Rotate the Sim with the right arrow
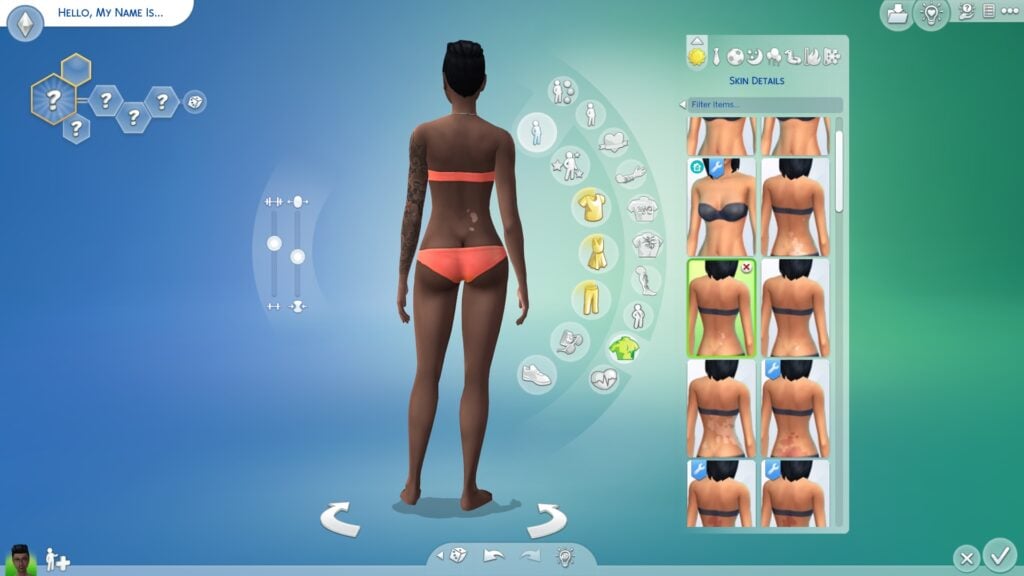Image resolution: width=1024 pixels, height=576 pixels. click(546, 519)
